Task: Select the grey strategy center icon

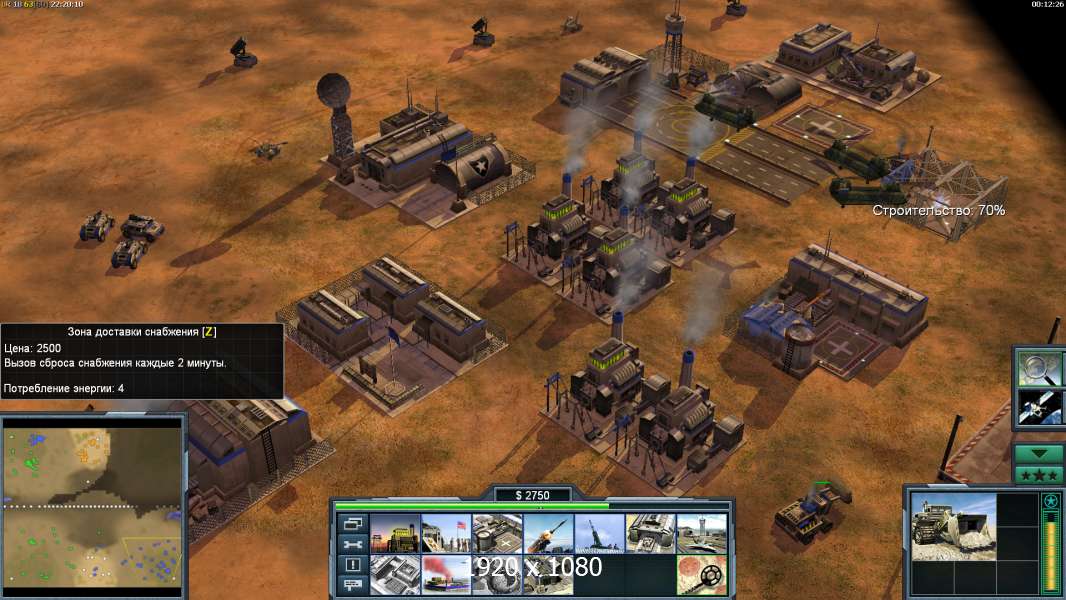Action: coord(394,575)
